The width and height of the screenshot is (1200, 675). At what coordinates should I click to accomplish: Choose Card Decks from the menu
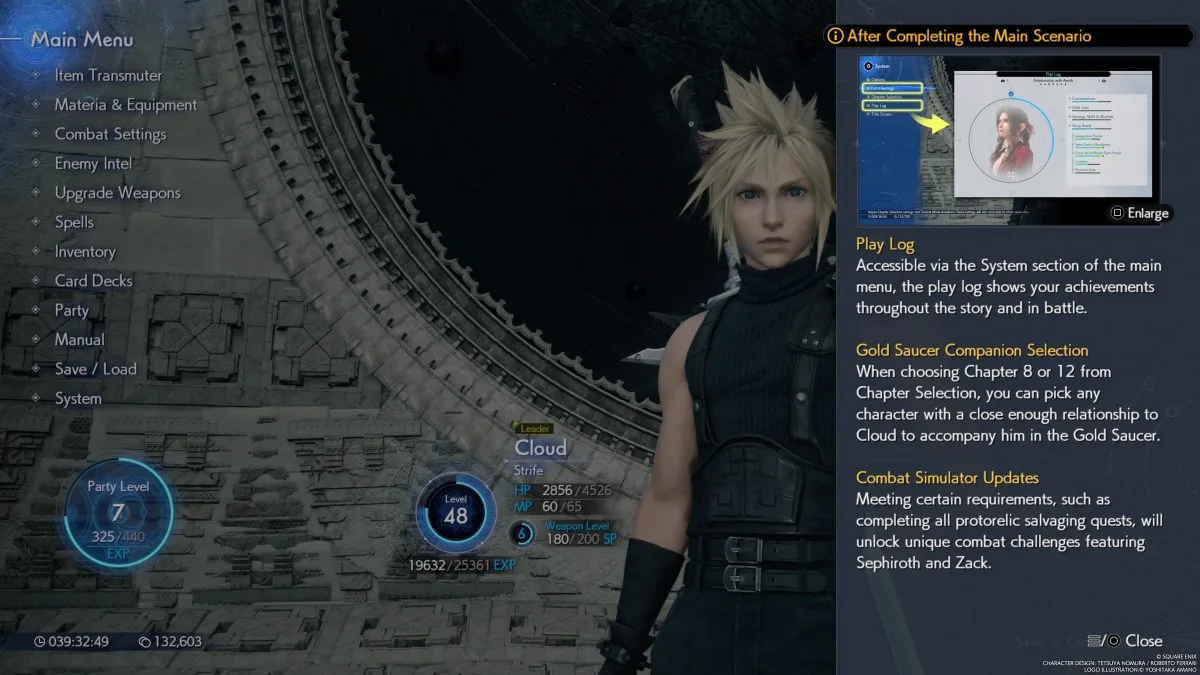click(93, 281)
